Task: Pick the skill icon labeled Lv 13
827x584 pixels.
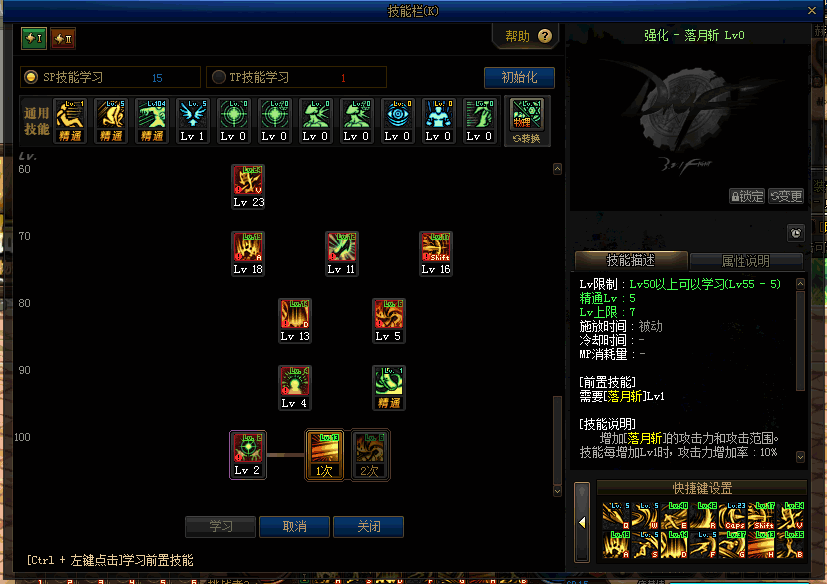Action: [x=295, y=315]
